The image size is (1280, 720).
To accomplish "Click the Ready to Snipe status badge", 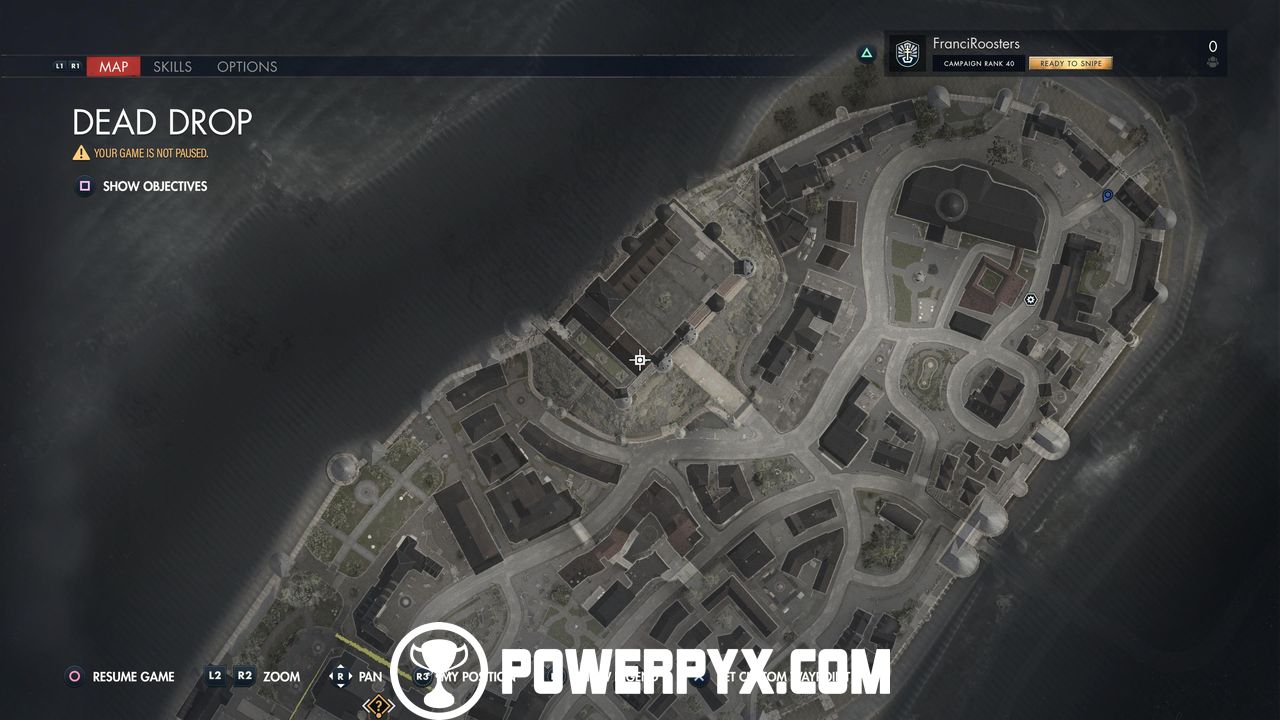I will pyautogui.click(x=1070, y=63).
